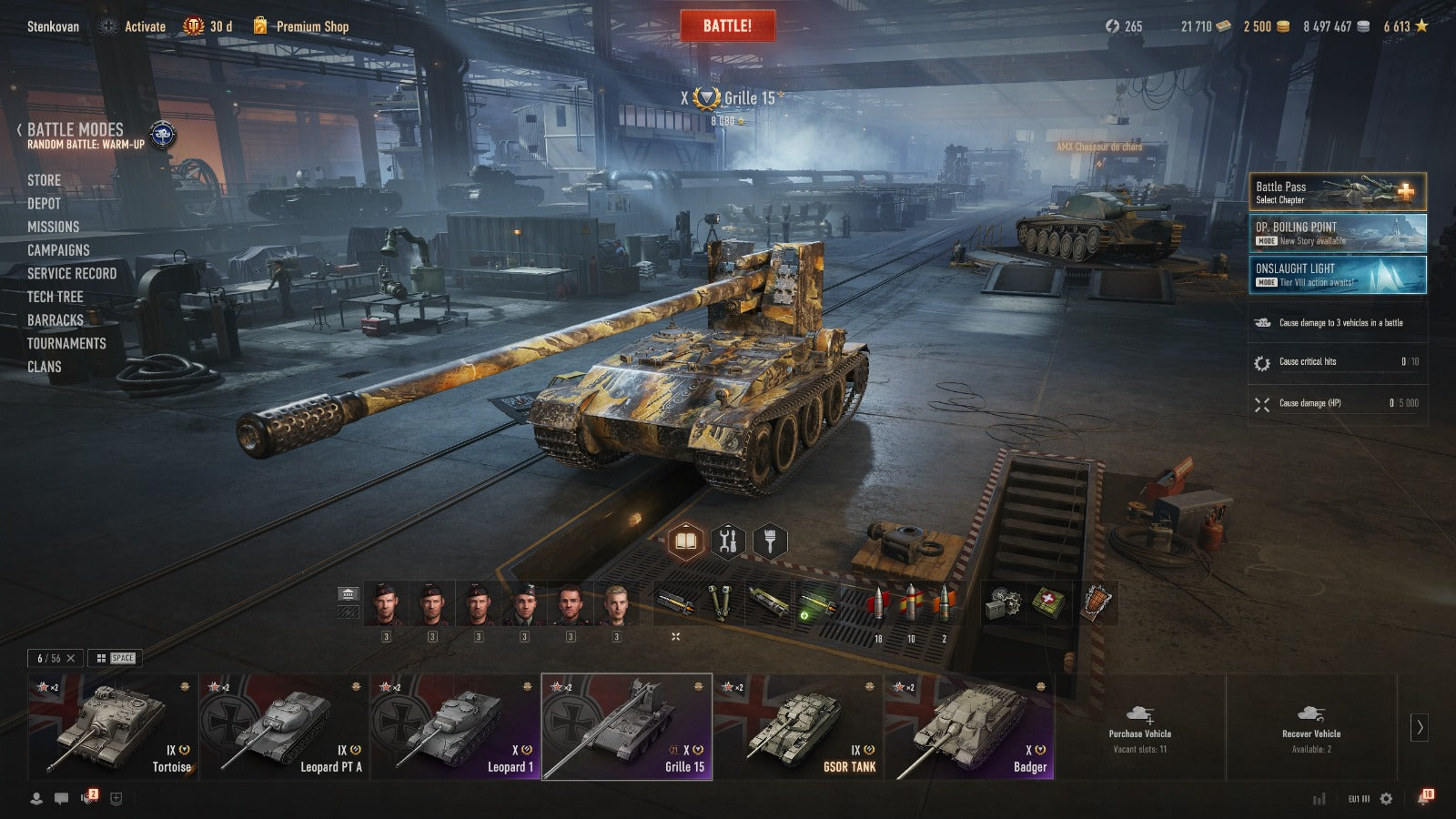Image resolution: width=1456 pixels, height=819 pixels.
Task: Start a match with the BATTLE! button
Action: click(x=727, y=25)
